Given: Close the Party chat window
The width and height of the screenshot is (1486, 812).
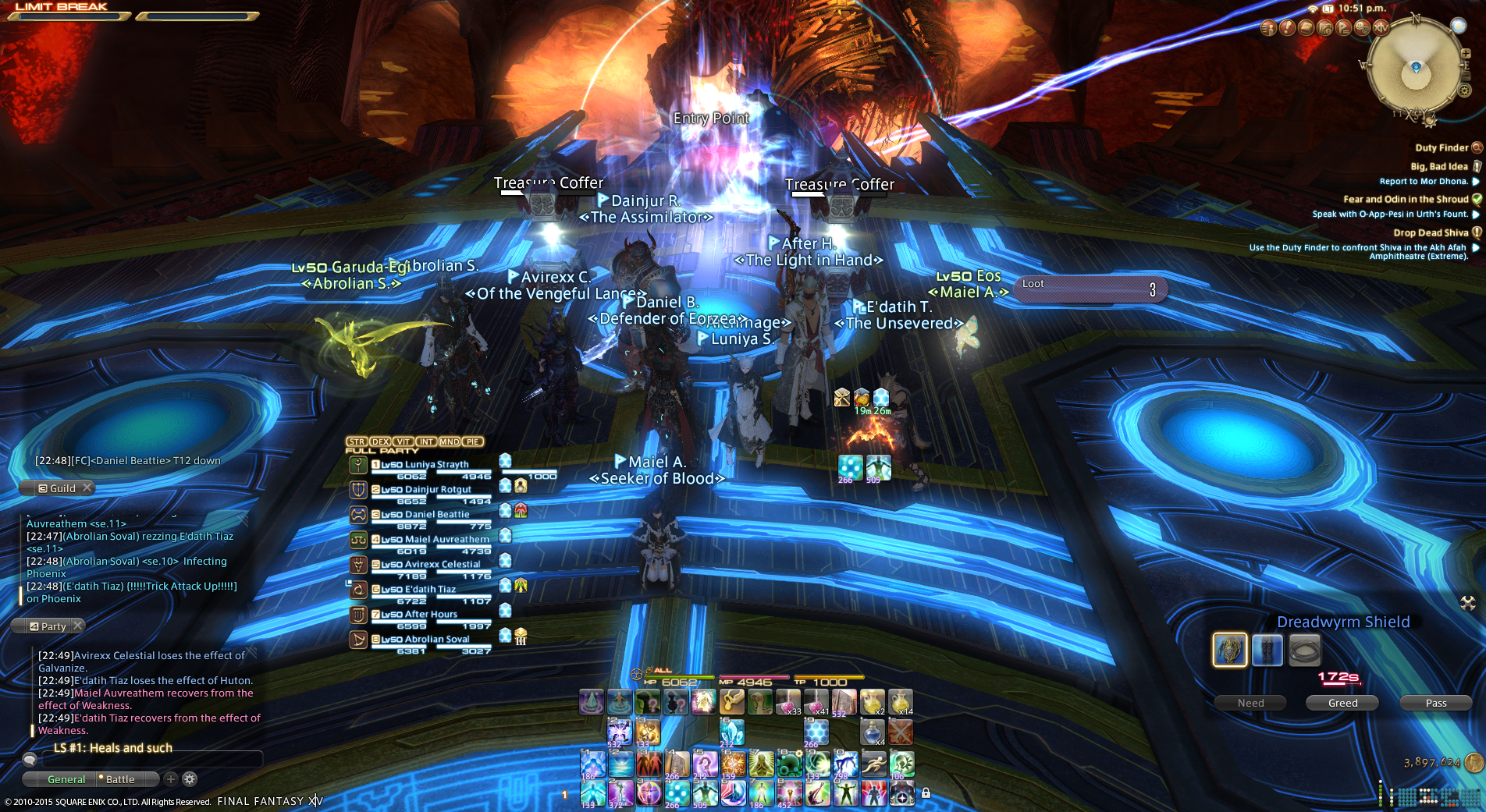Looking at the screenshot, I should (77, 626).
